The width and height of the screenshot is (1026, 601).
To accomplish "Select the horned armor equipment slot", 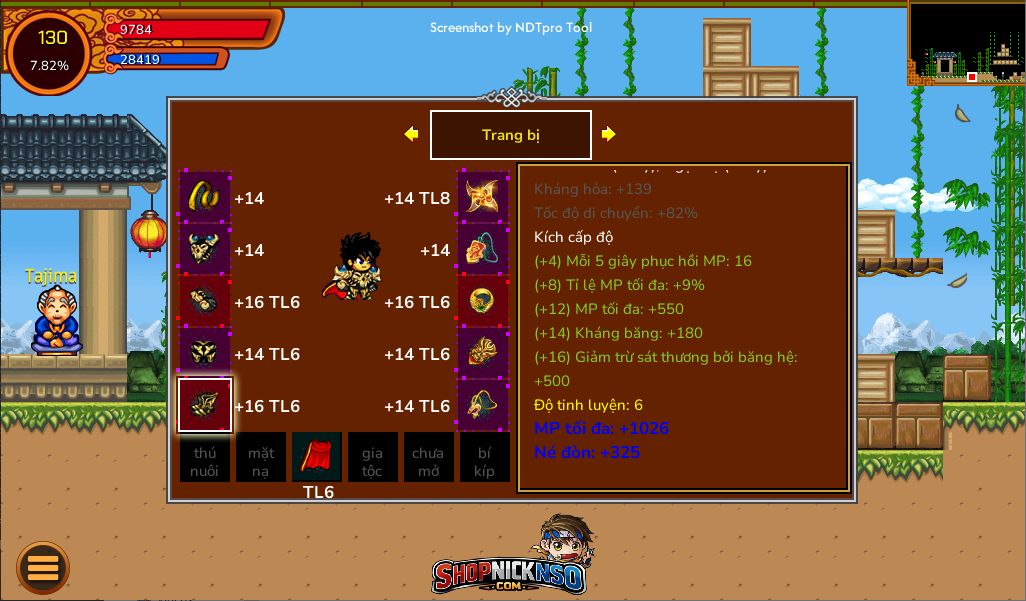I will click(205, 249).
